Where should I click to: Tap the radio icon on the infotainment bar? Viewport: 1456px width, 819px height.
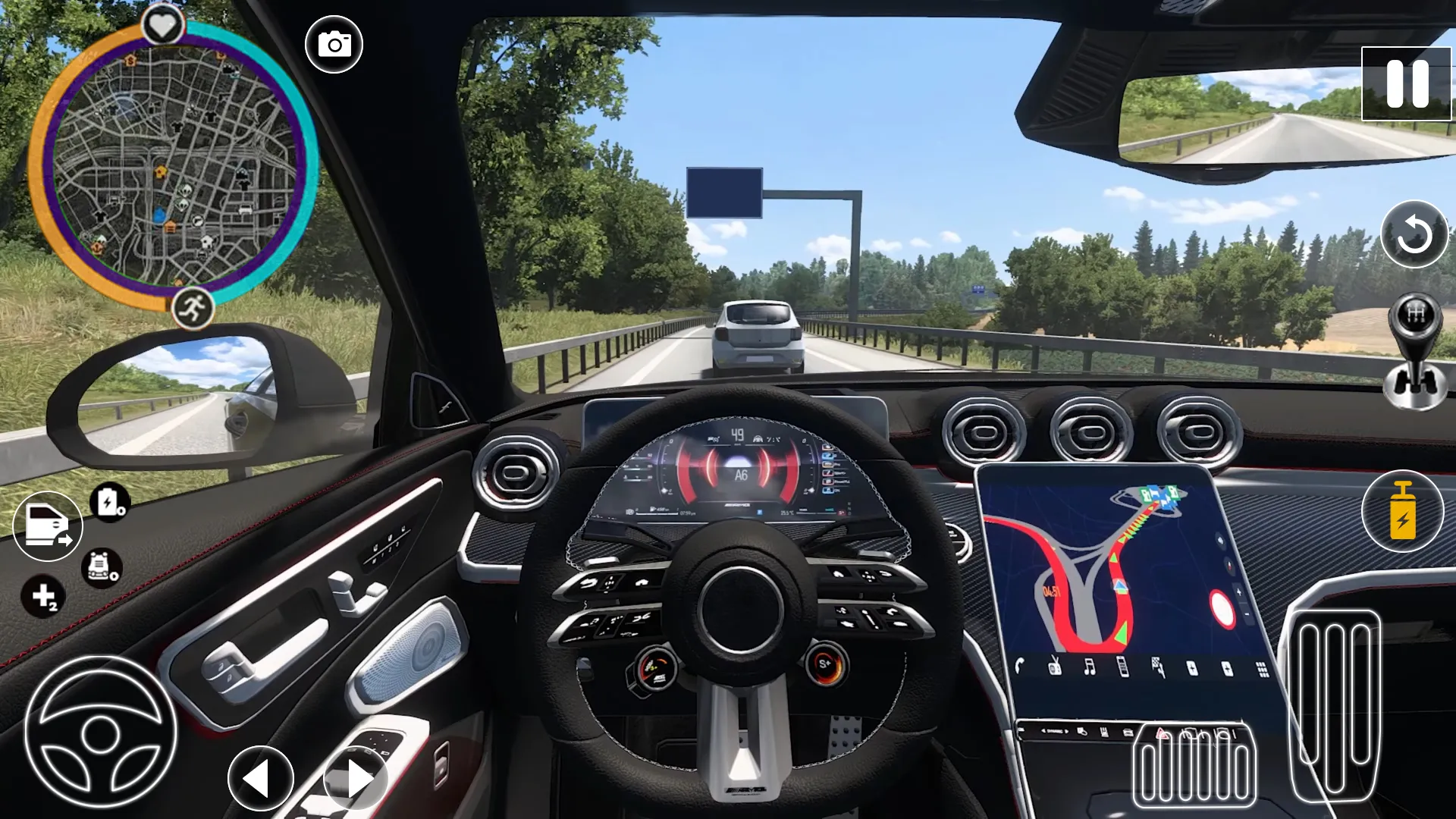1055,667
